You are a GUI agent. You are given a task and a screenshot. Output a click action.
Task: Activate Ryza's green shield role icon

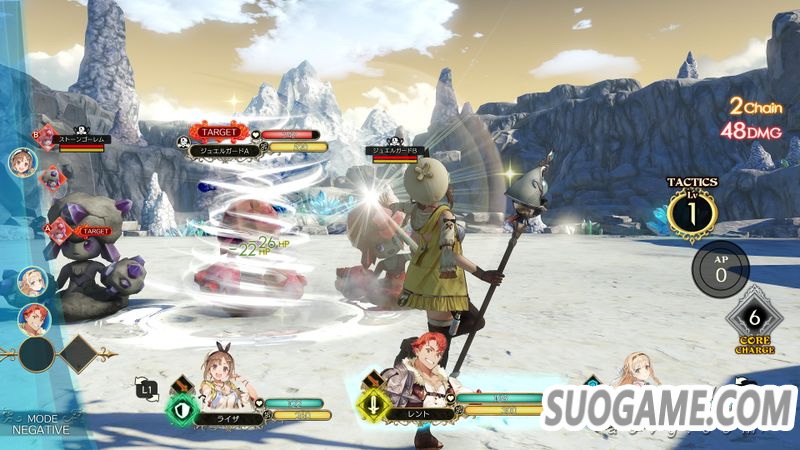coord(181,409)
